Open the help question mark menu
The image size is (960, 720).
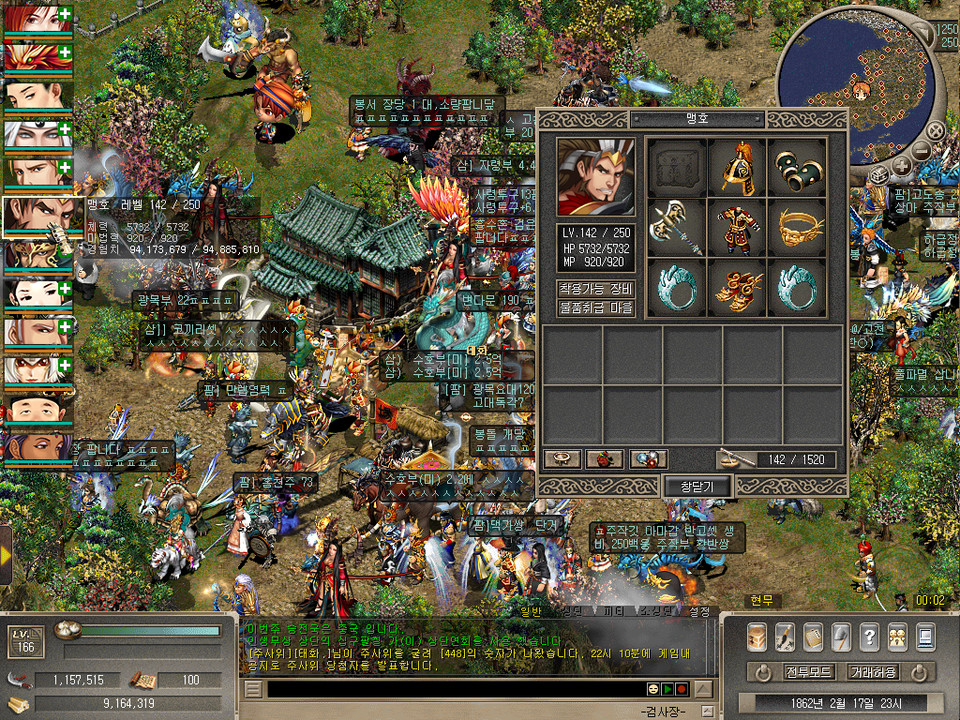869,635
